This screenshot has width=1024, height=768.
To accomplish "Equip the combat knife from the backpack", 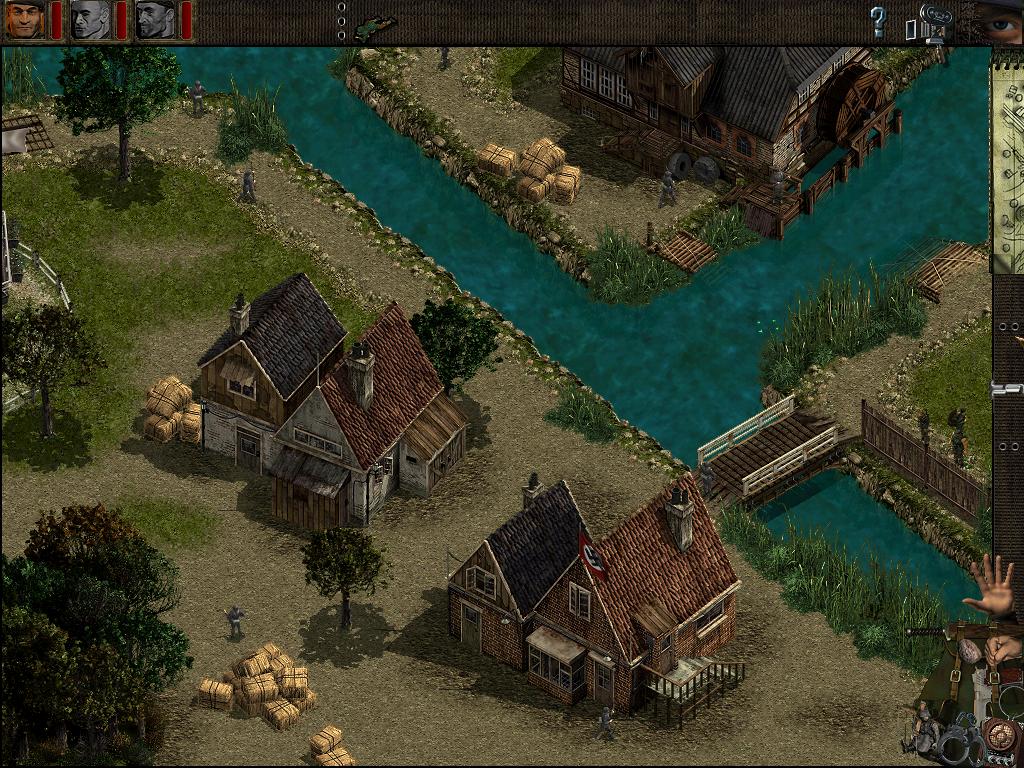I will [926, 632].
